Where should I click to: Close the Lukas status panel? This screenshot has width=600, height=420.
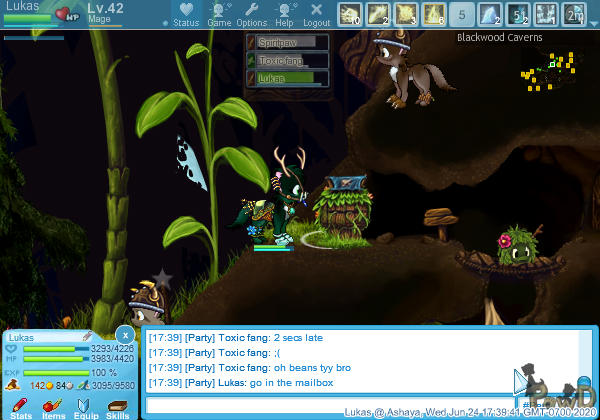(x=124, y=334)
